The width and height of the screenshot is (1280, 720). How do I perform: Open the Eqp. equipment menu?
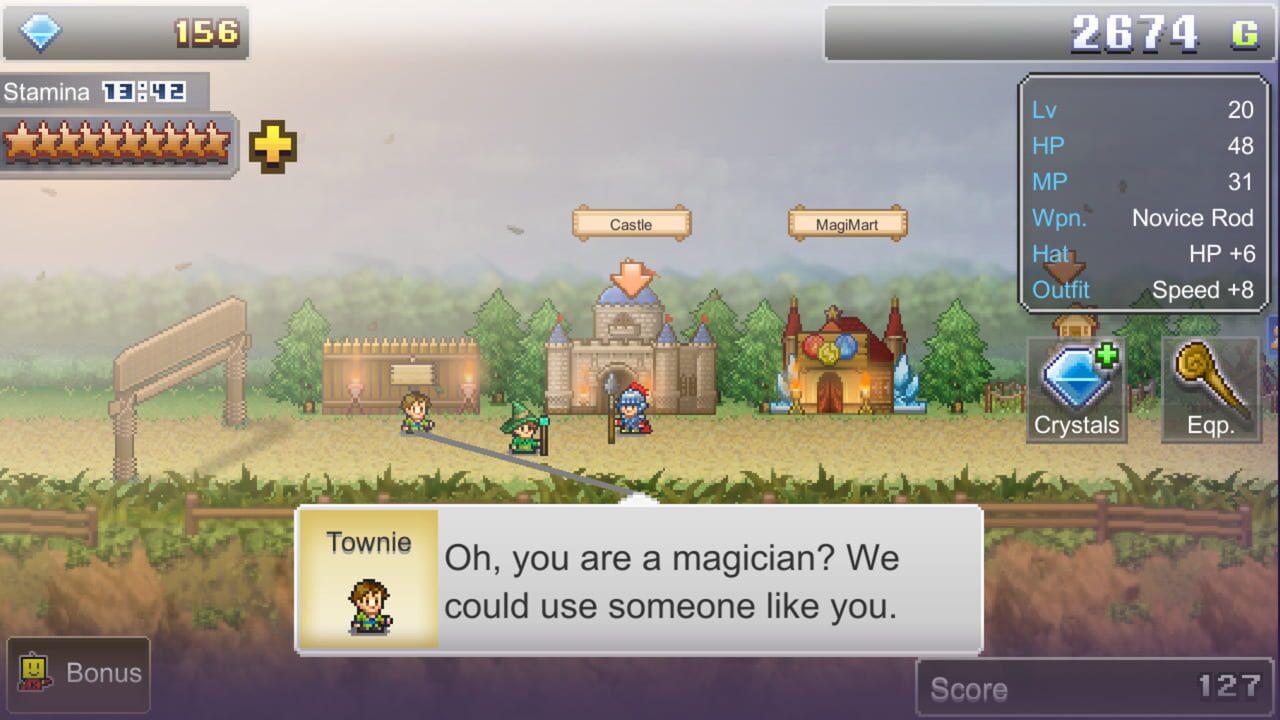click(x=1210, y=390)
